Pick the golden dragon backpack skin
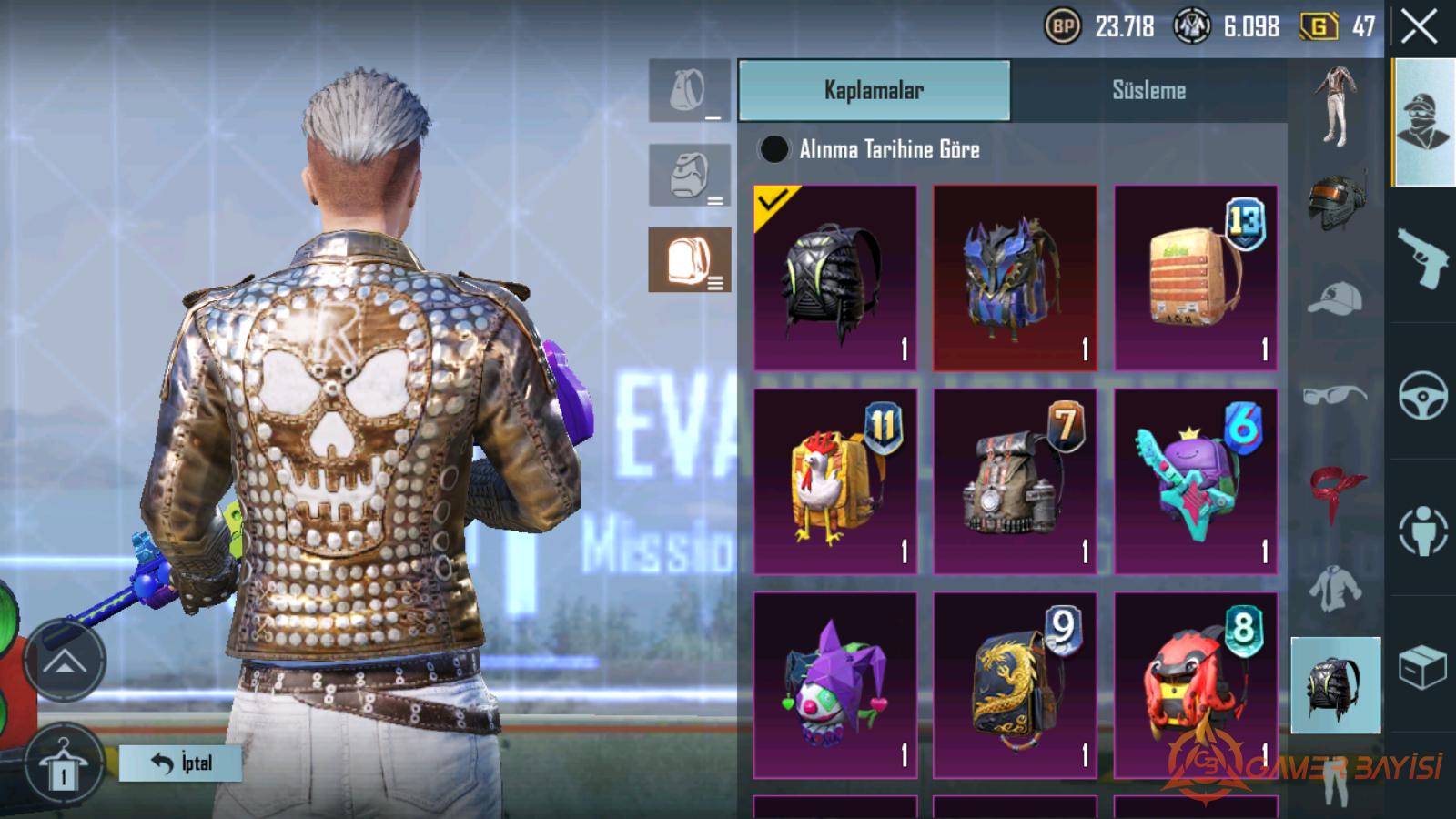The image size is (1456, 819). click(x=1015, y=685)
